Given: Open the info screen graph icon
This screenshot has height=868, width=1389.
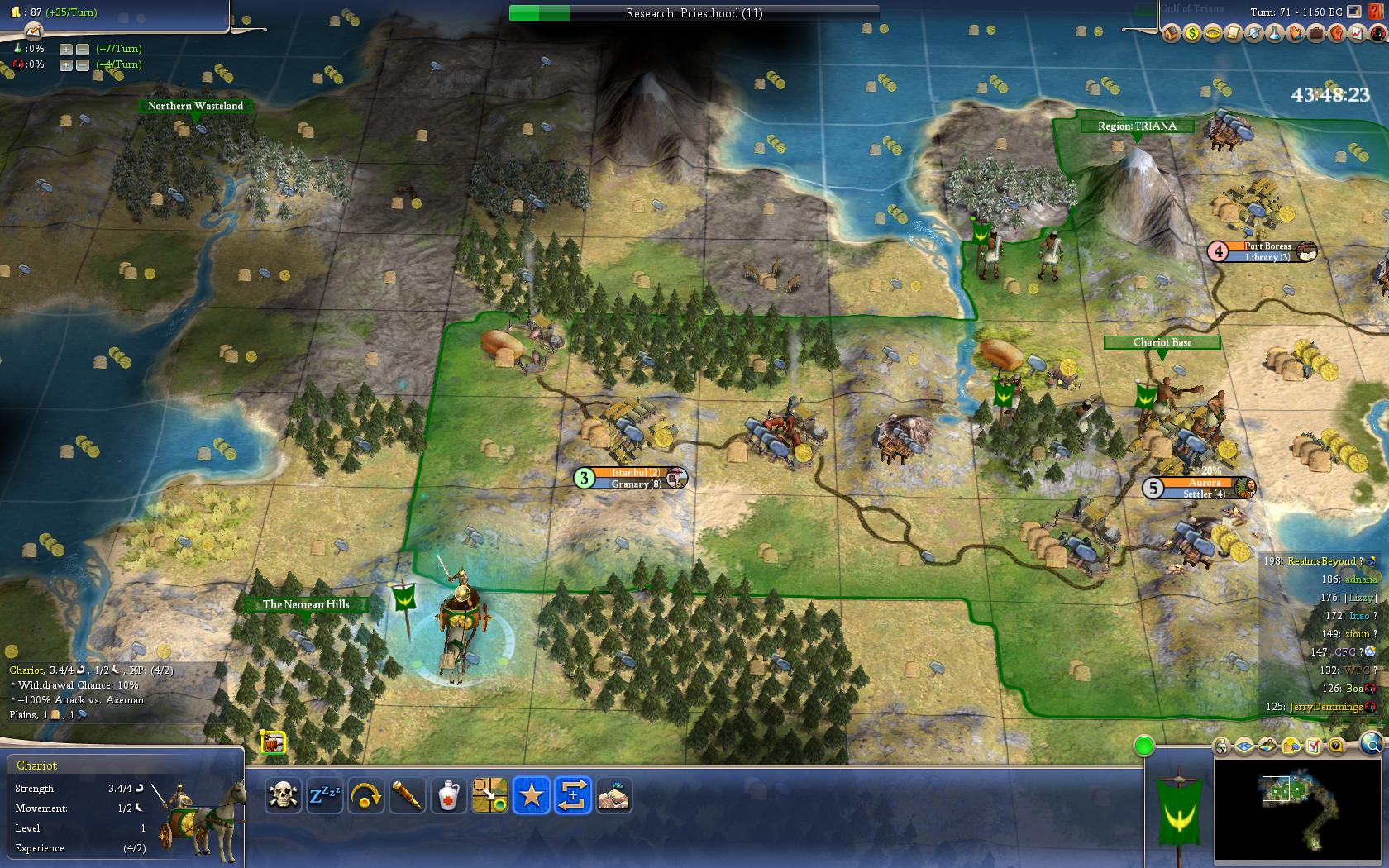Looking at the screenshot, I should point(1357,33).
